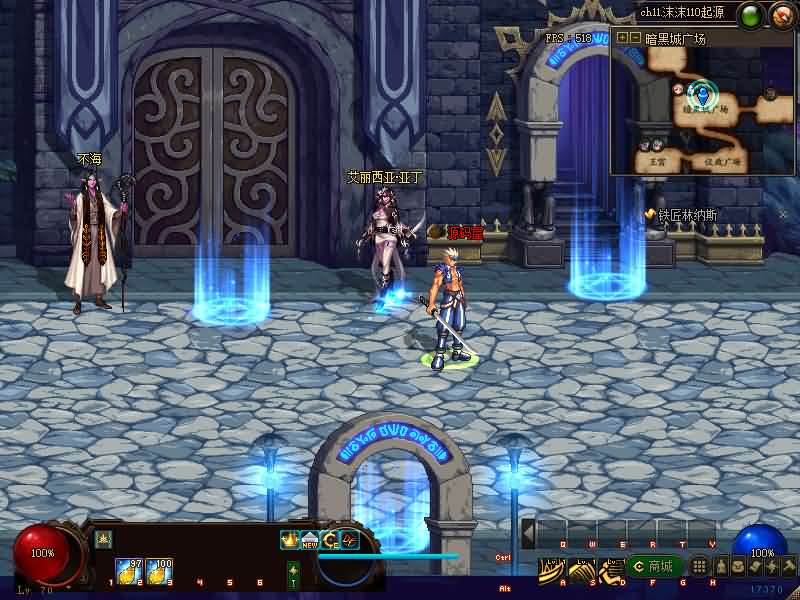Viewport: 800px width, 600px height.
Task: Click the small buff icon above hotbar
Action: click(x=102, y=539)
